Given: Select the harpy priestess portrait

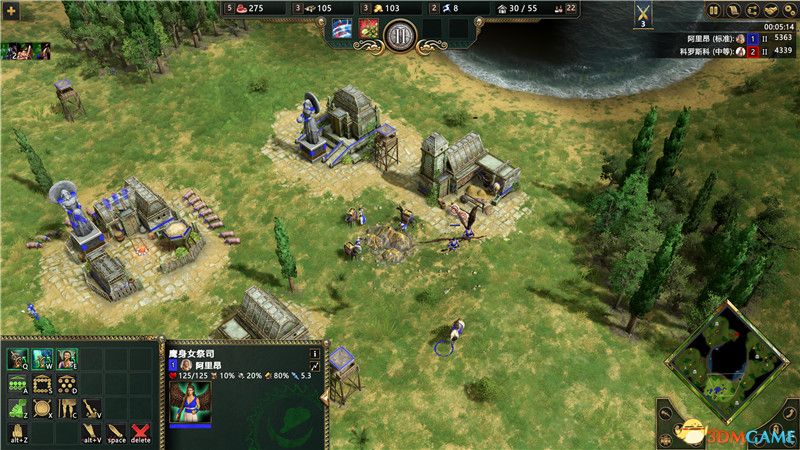Looking at the screenshot, I should coord(188,402).
